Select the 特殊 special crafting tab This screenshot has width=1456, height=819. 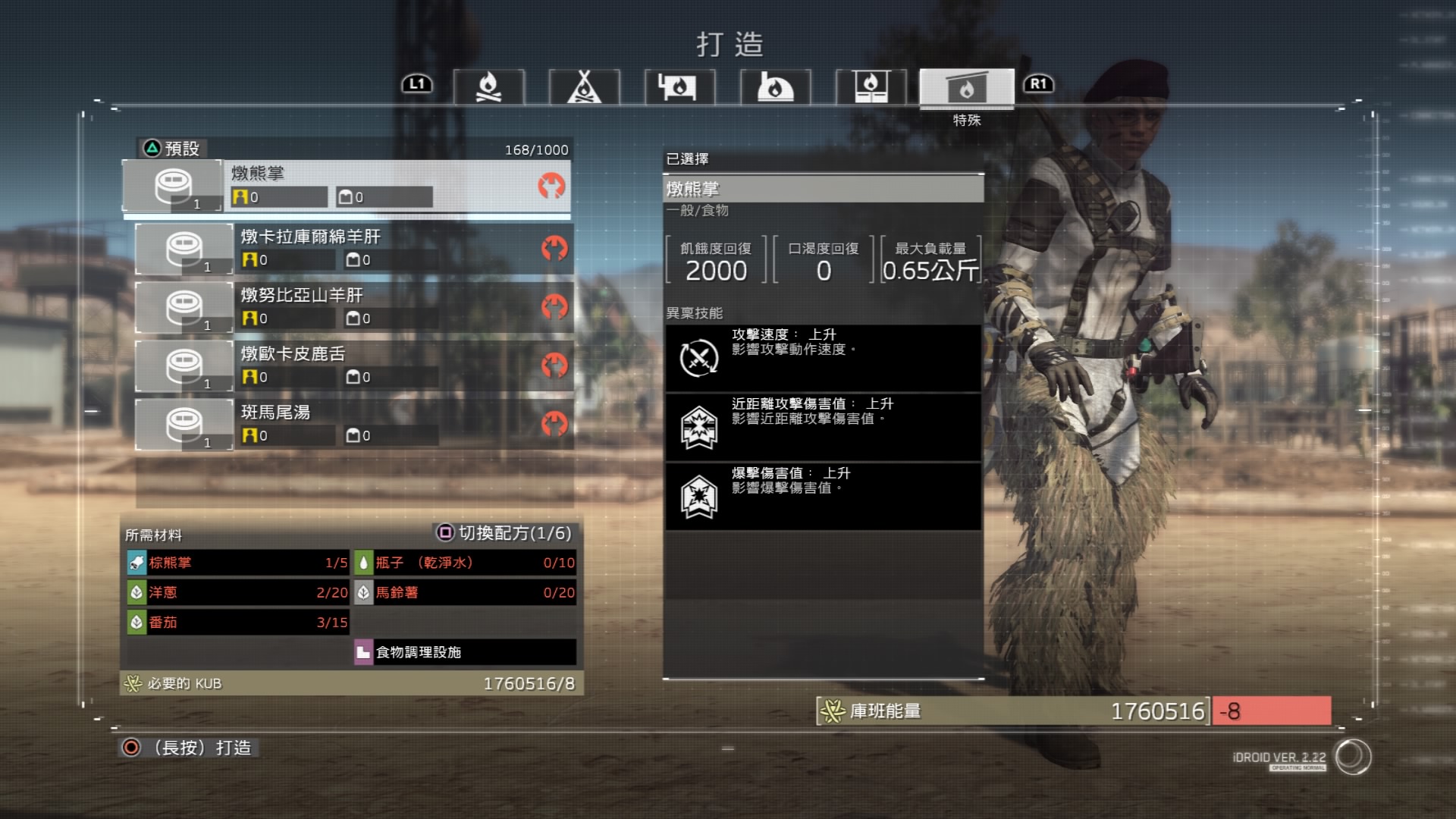point(966,88)
